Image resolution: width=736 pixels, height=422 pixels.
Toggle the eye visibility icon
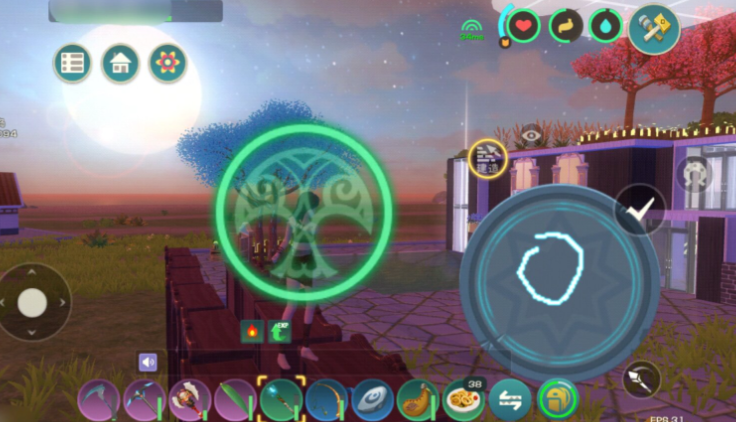click(x=531, y=134)
